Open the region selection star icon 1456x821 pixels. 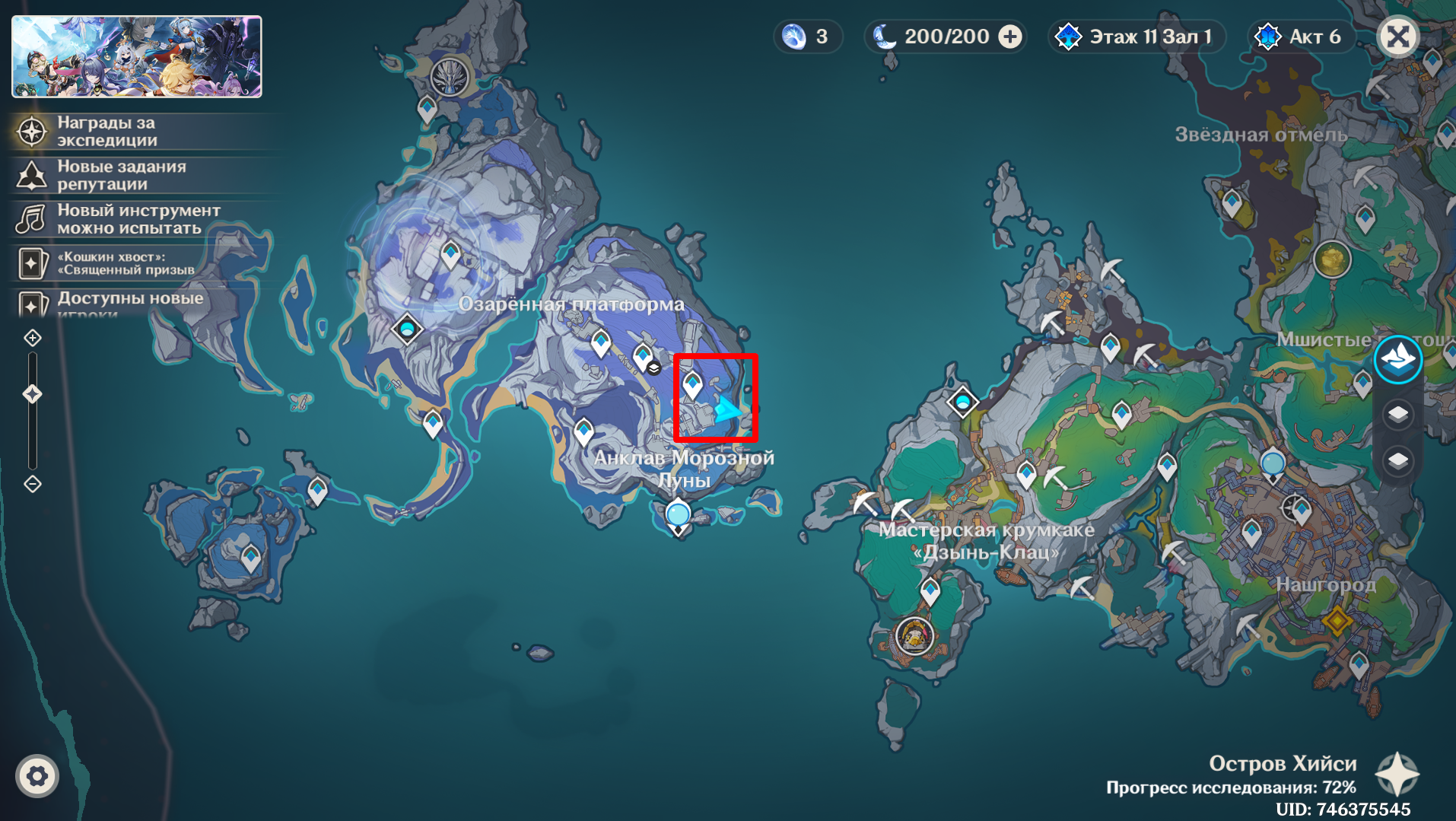[x=1397, y=775]
